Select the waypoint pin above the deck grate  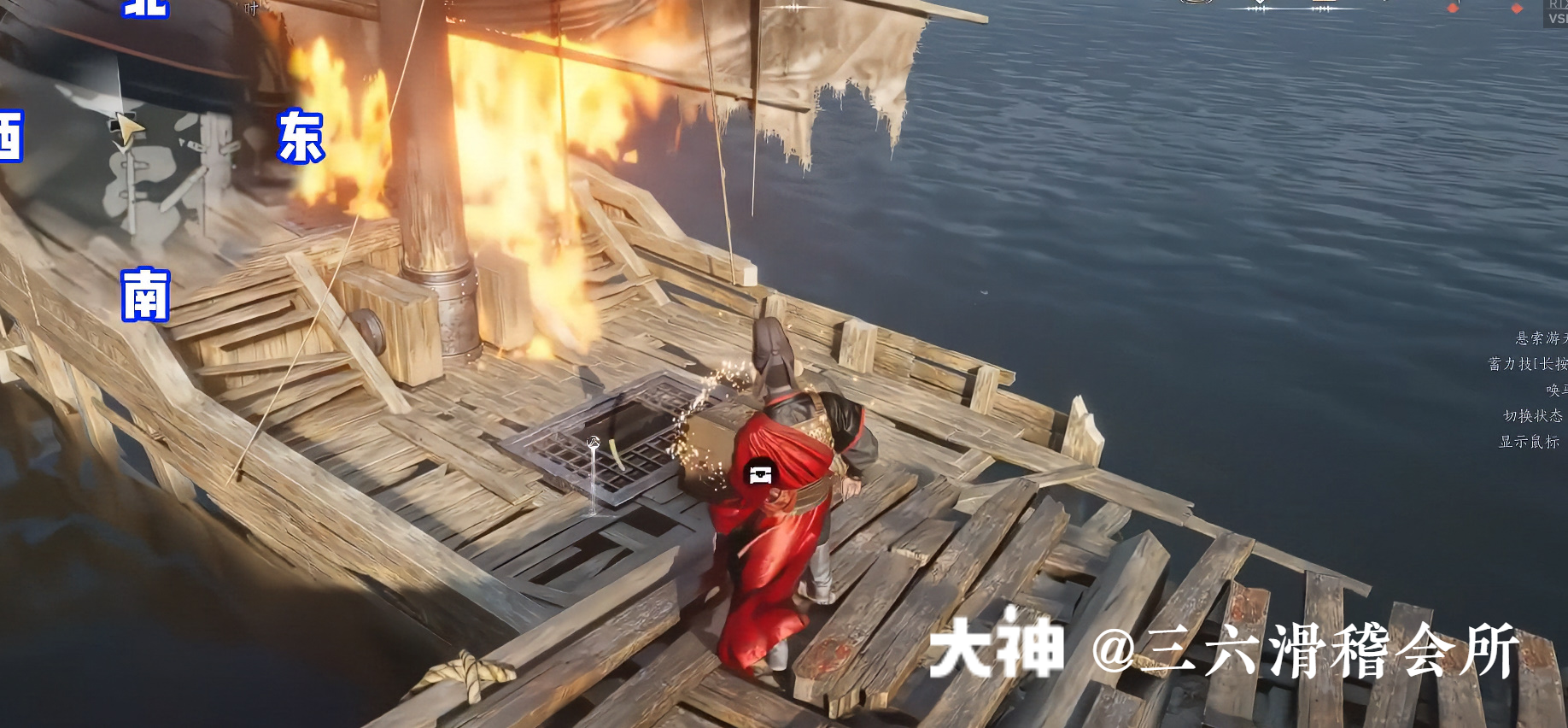point(594,443)
